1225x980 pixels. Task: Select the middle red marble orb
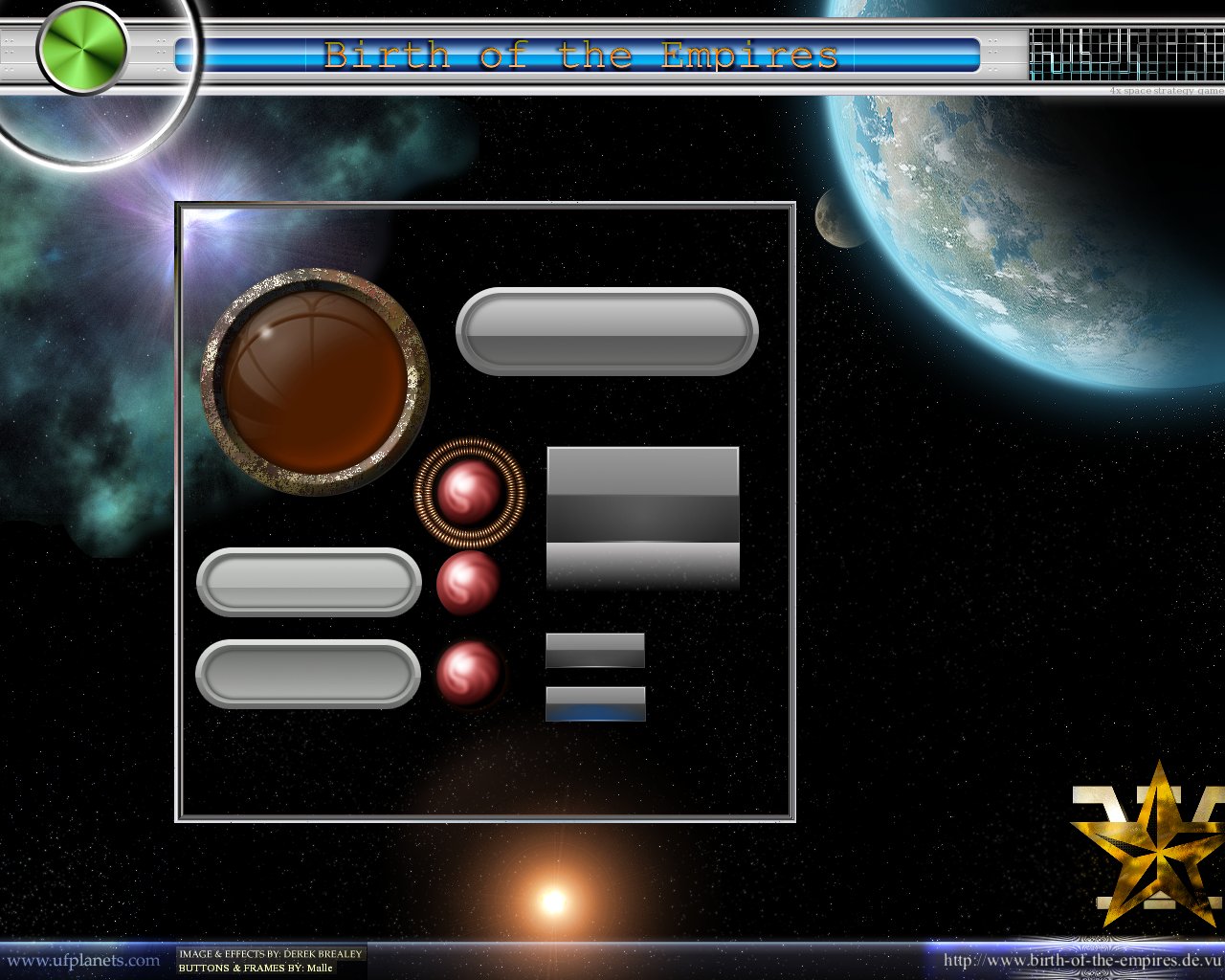pos(469,584)
